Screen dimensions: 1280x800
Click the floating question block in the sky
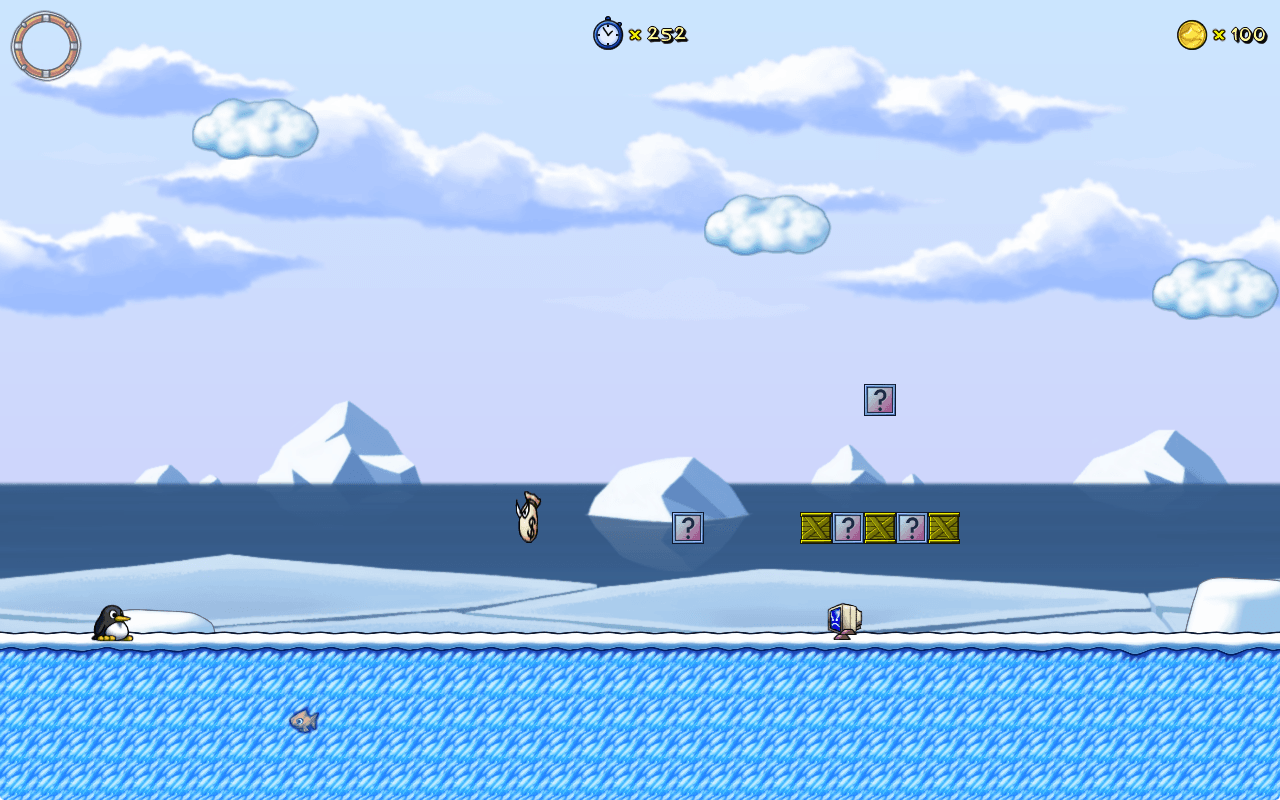(x=878, y=400)
